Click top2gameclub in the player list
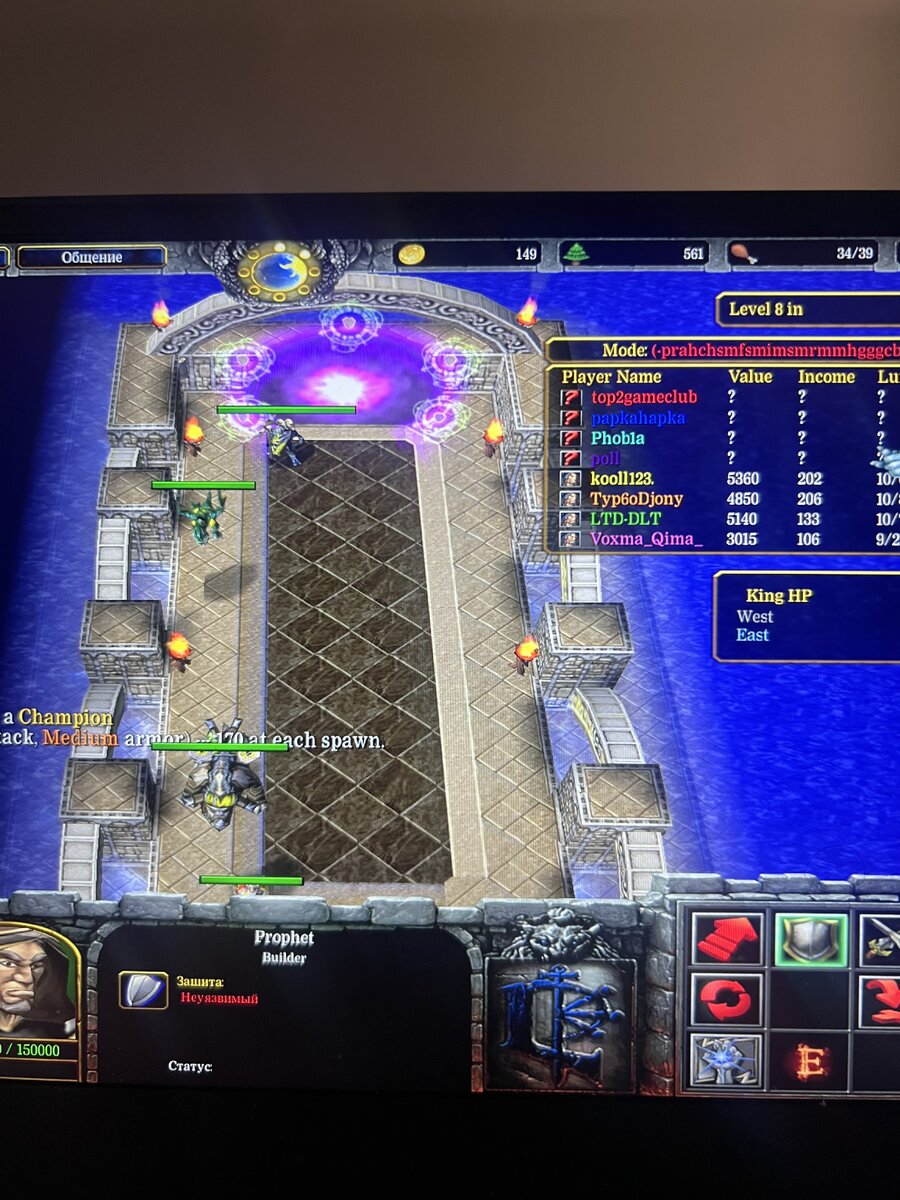The height and width of the screenshot is (1200, 900). coord(643,397)
